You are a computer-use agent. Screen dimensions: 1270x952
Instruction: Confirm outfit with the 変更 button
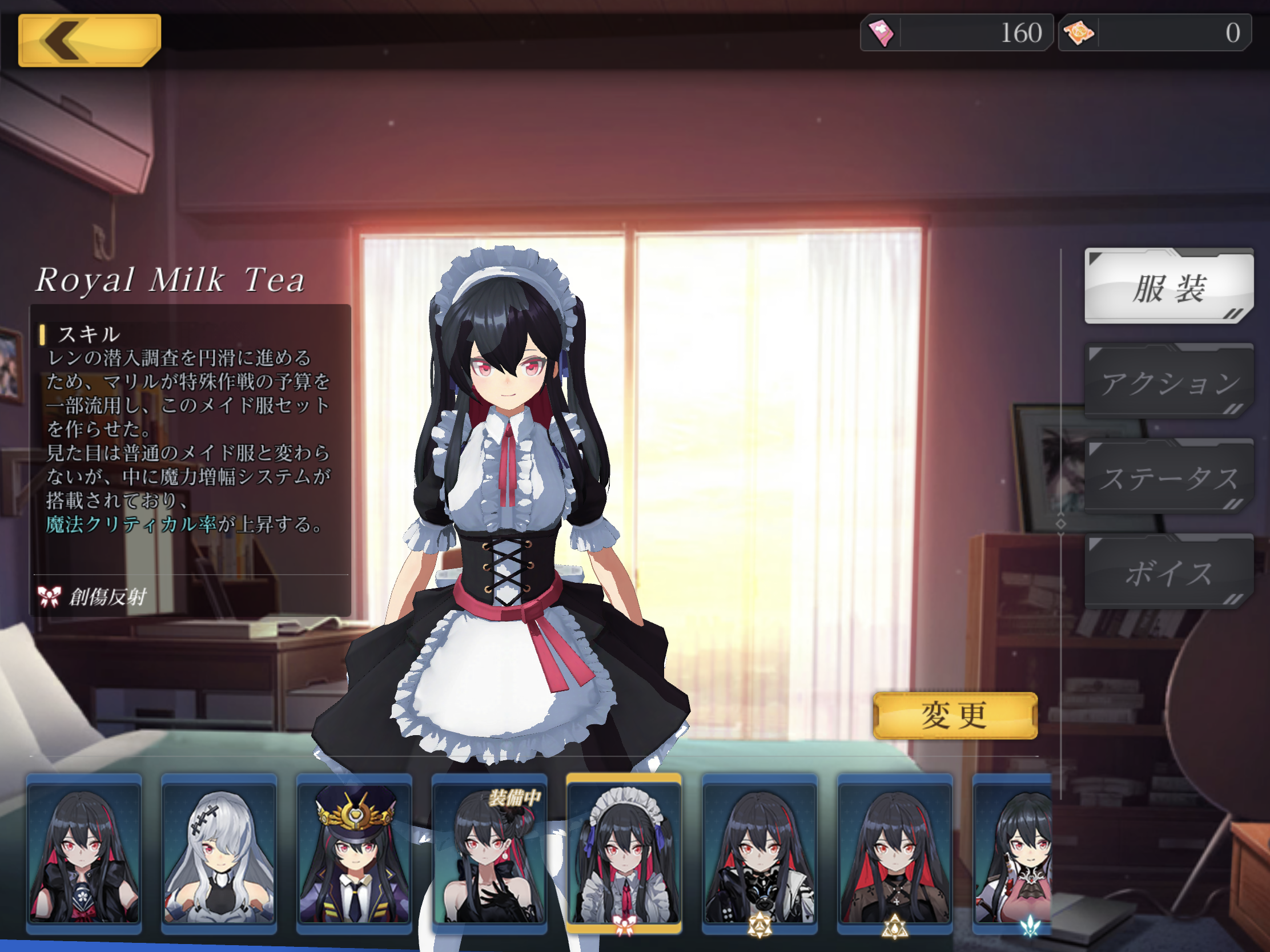pos(955,716)
